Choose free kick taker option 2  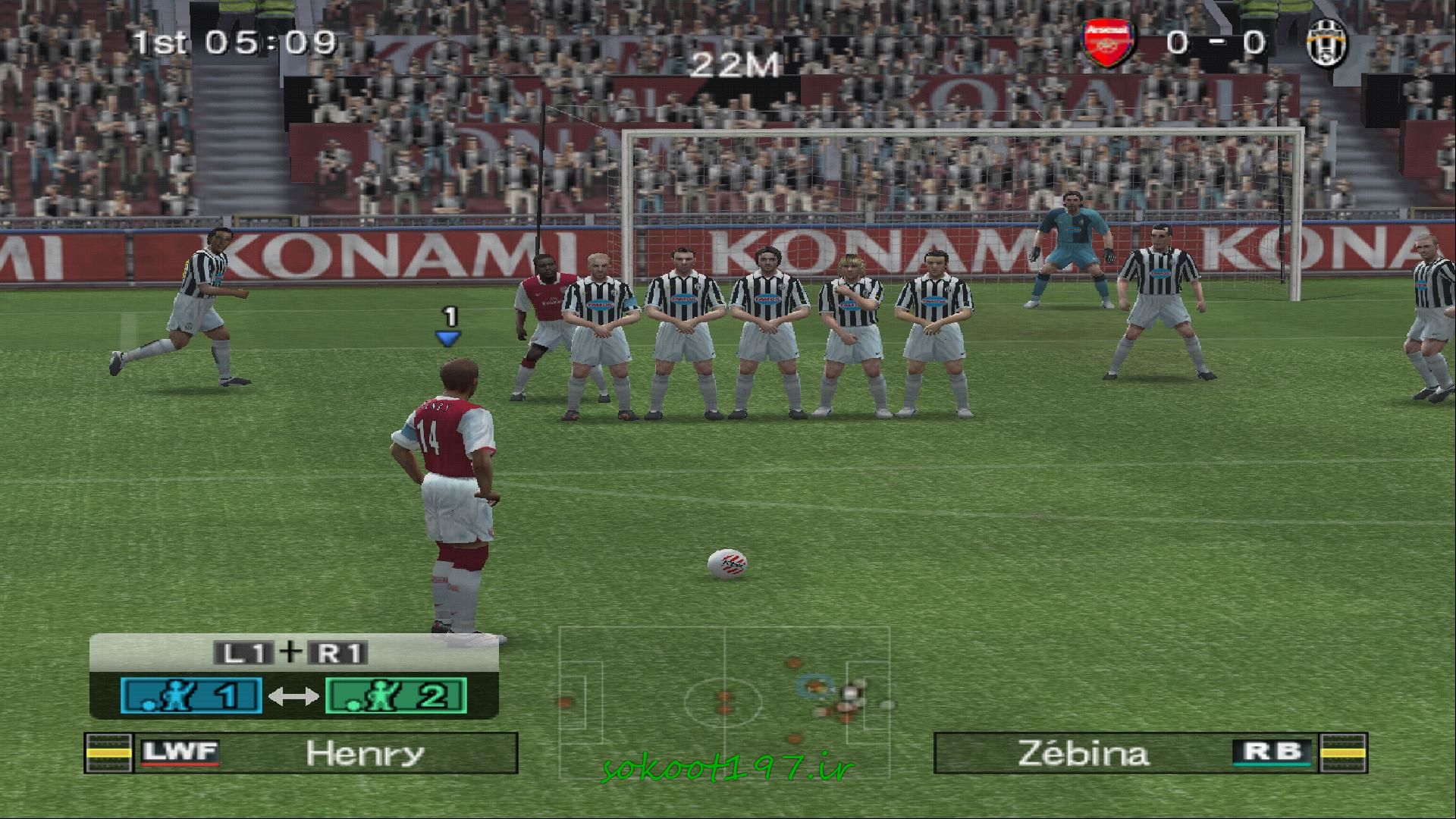(x=396, y=695)
